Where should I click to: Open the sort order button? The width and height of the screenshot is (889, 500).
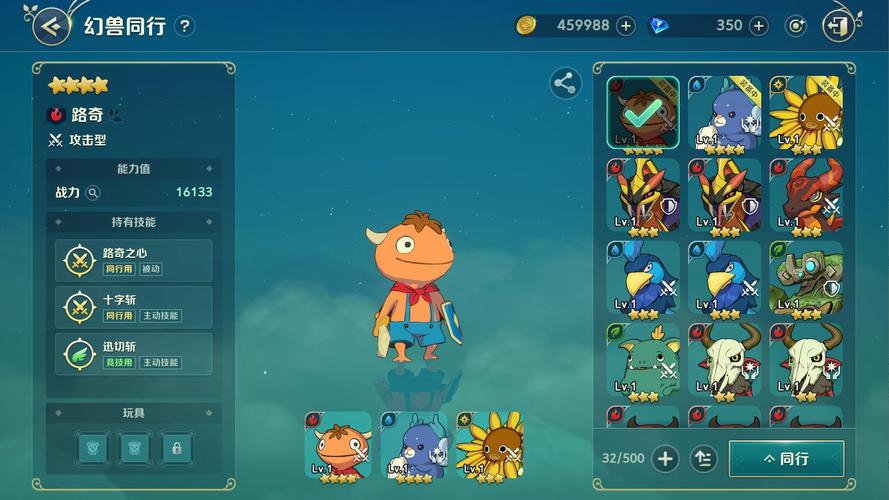[x=704, y=459]
